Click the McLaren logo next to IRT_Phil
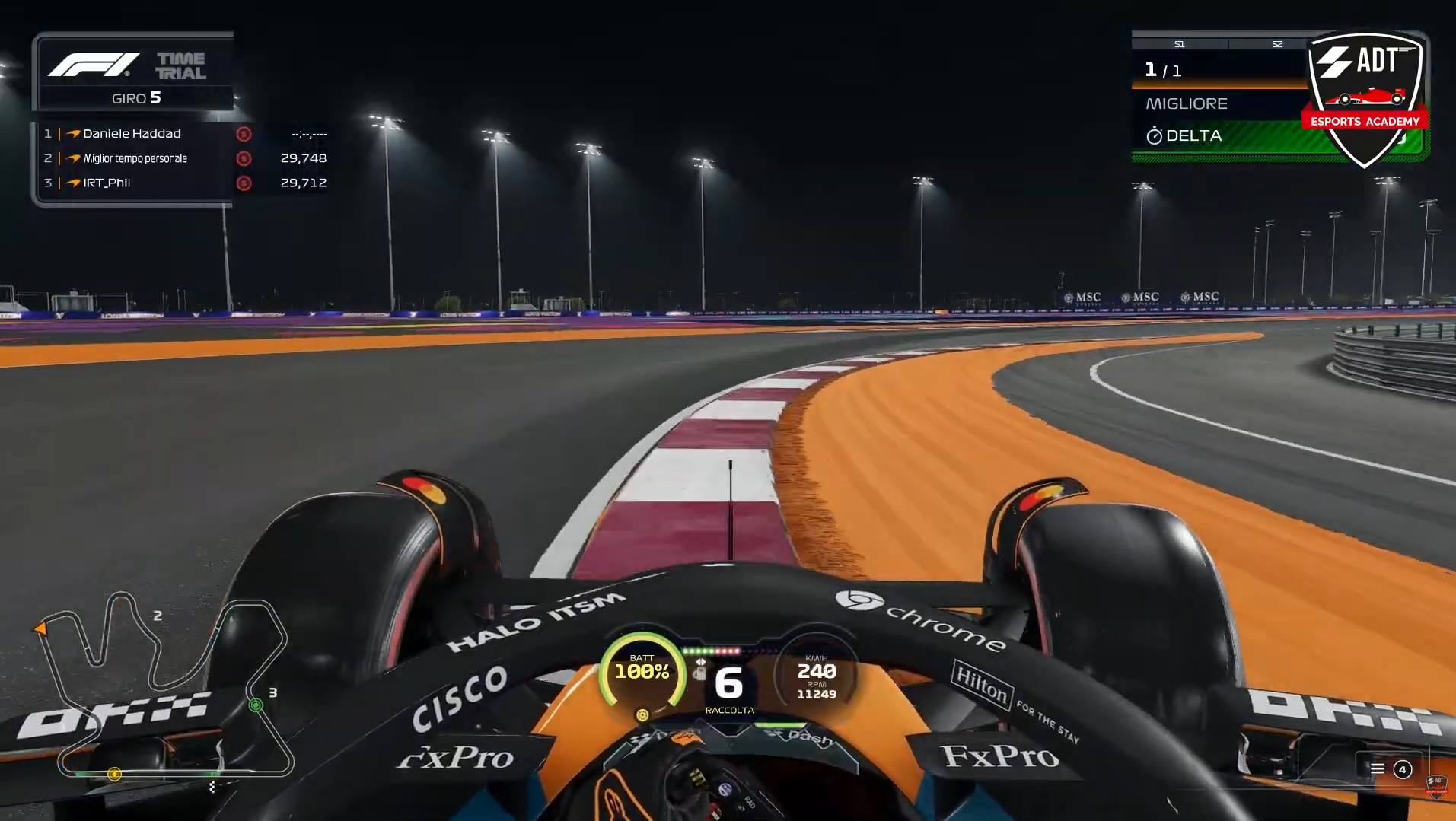The image size is (1456, 821). 72,182
